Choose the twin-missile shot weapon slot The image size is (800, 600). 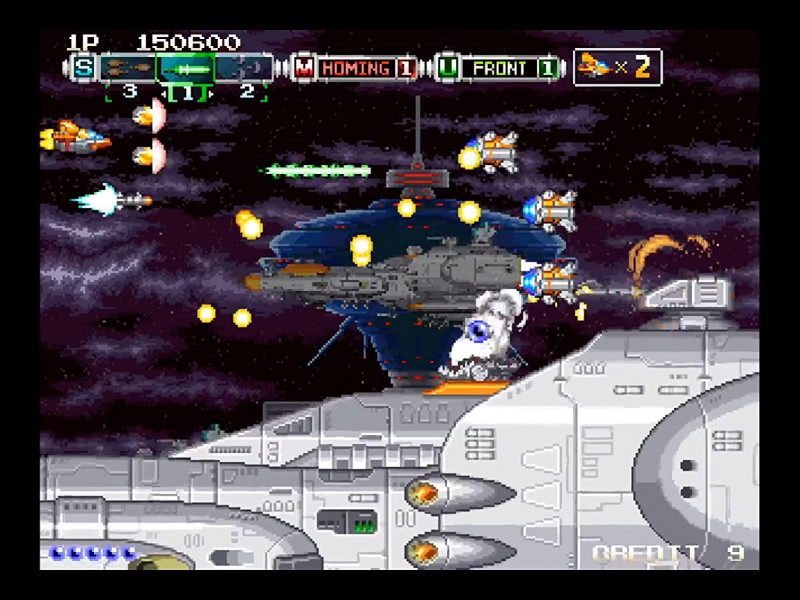[128, 68]
